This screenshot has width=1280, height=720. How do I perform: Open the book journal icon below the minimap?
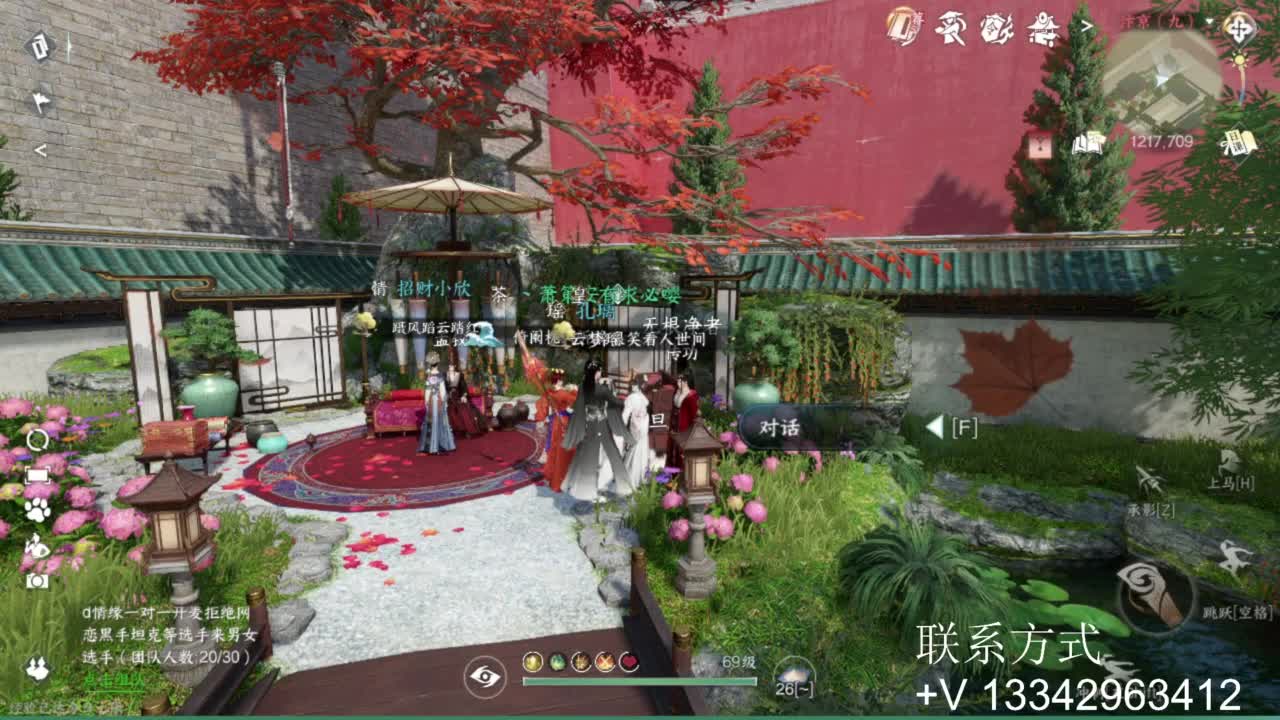[x=1088, y=145]
